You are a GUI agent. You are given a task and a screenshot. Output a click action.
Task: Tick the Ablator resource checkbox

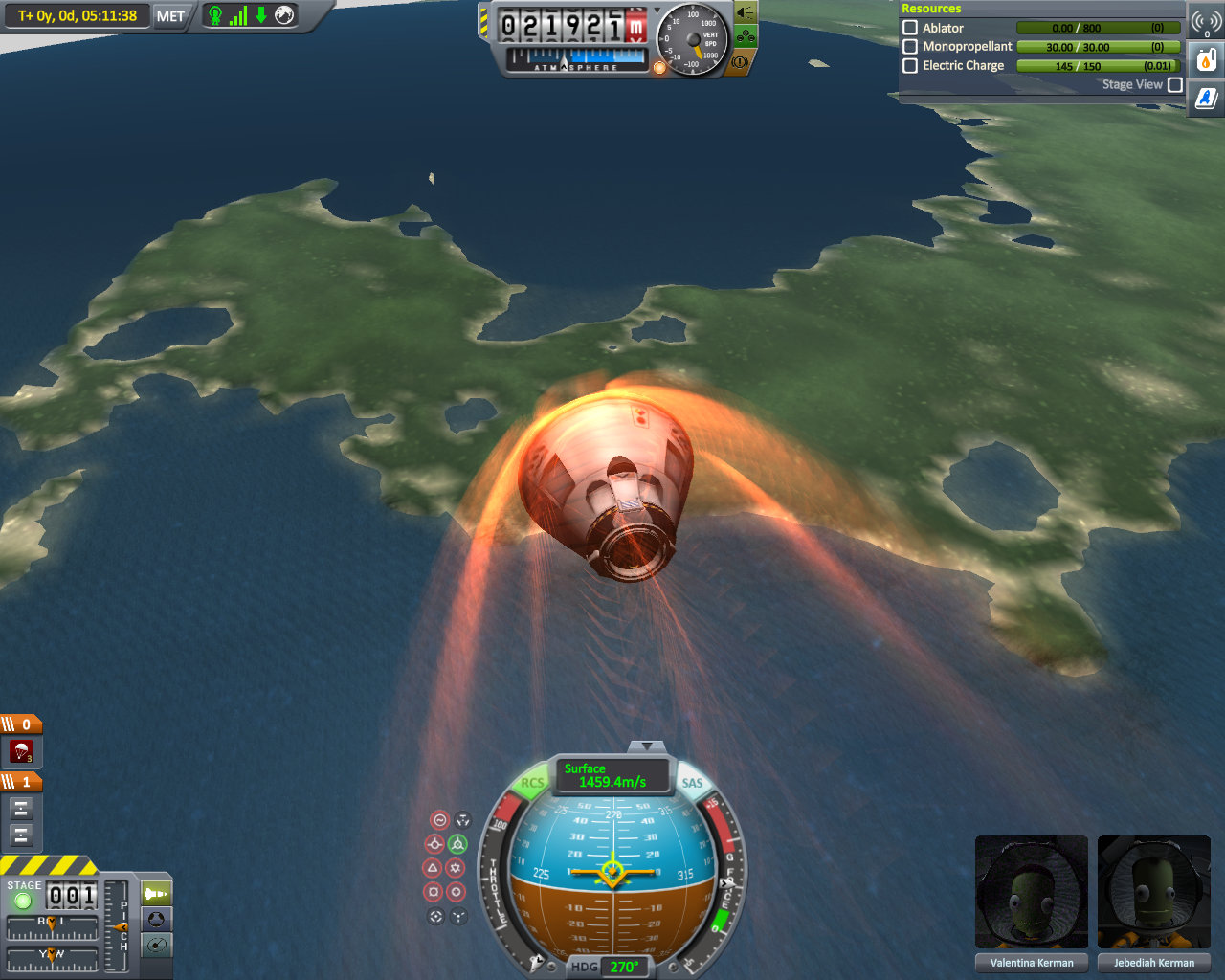click(910, 28)
